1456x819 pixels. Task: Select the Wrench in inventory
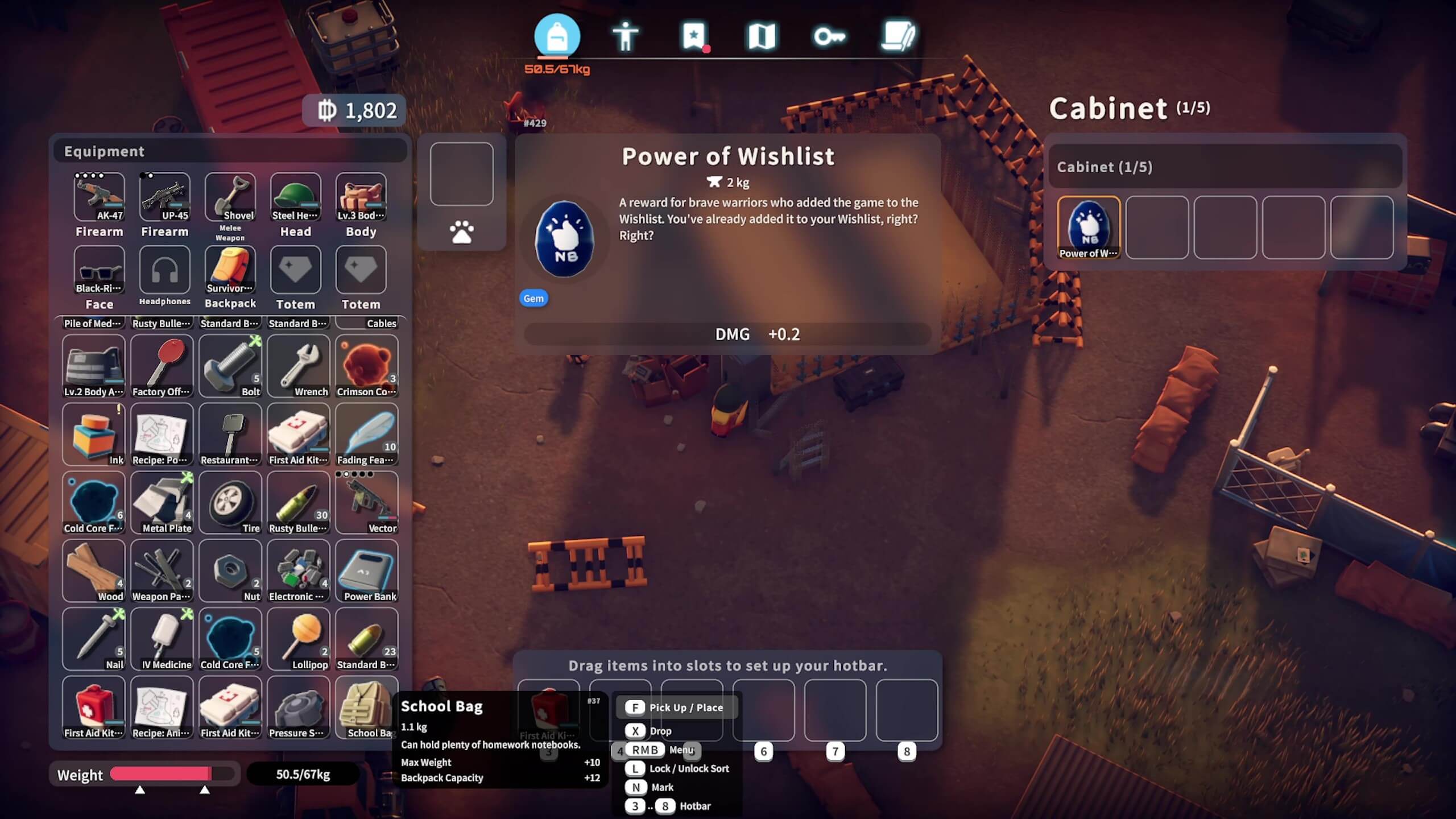(299, 366)
